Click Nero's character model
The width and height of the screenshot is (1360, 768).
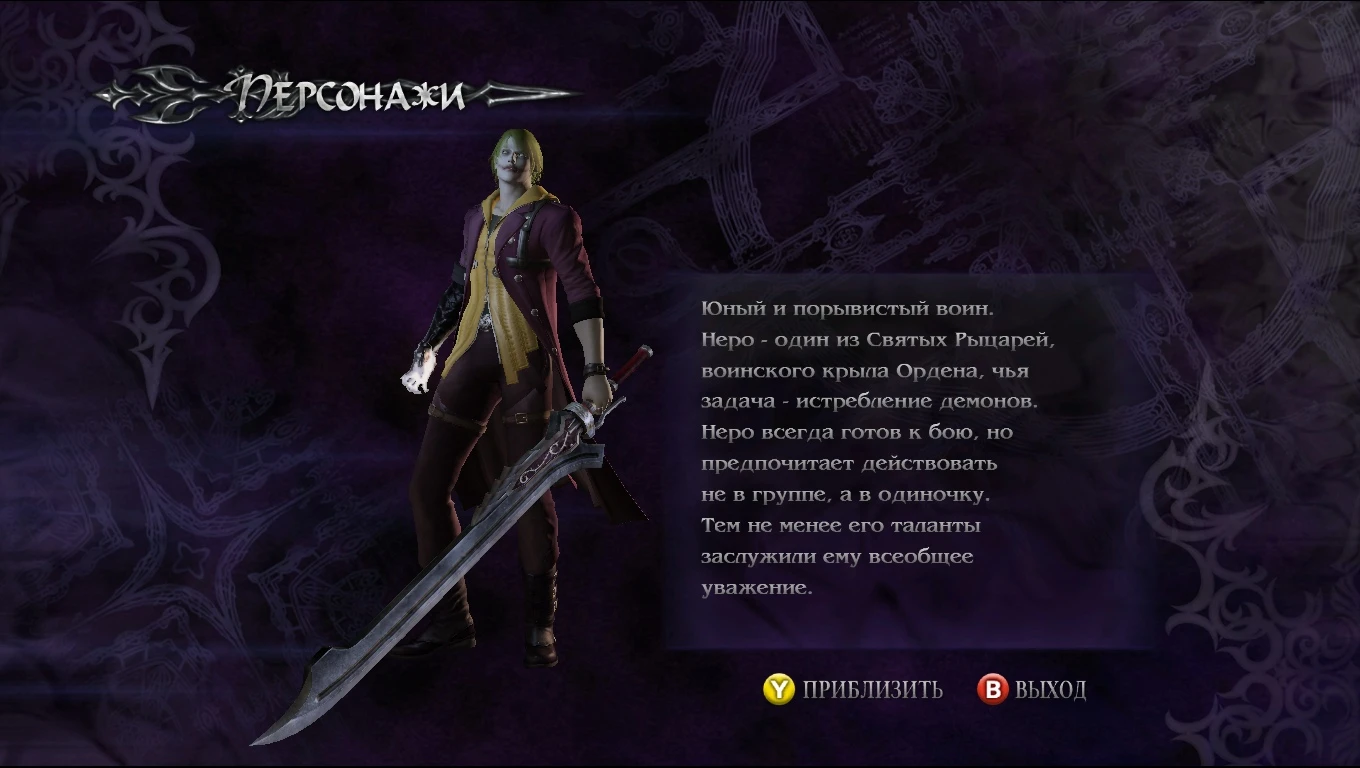[520, 380]
